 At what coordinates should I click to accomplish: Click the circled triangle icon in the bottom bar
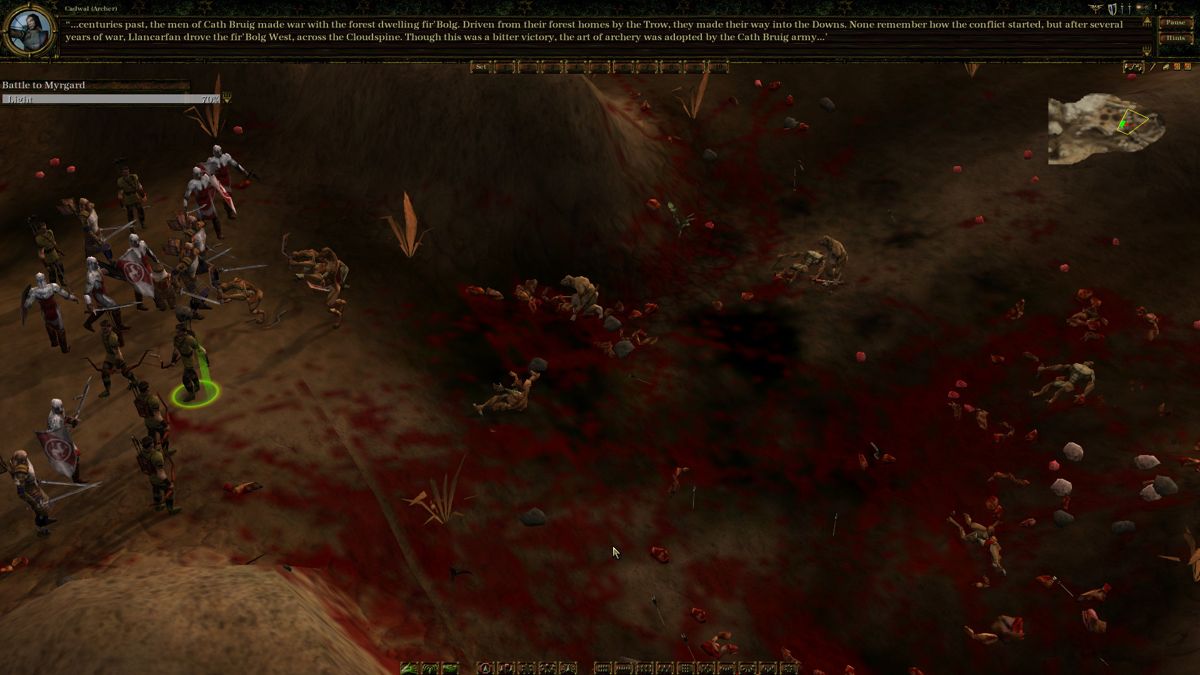(485, 668)
